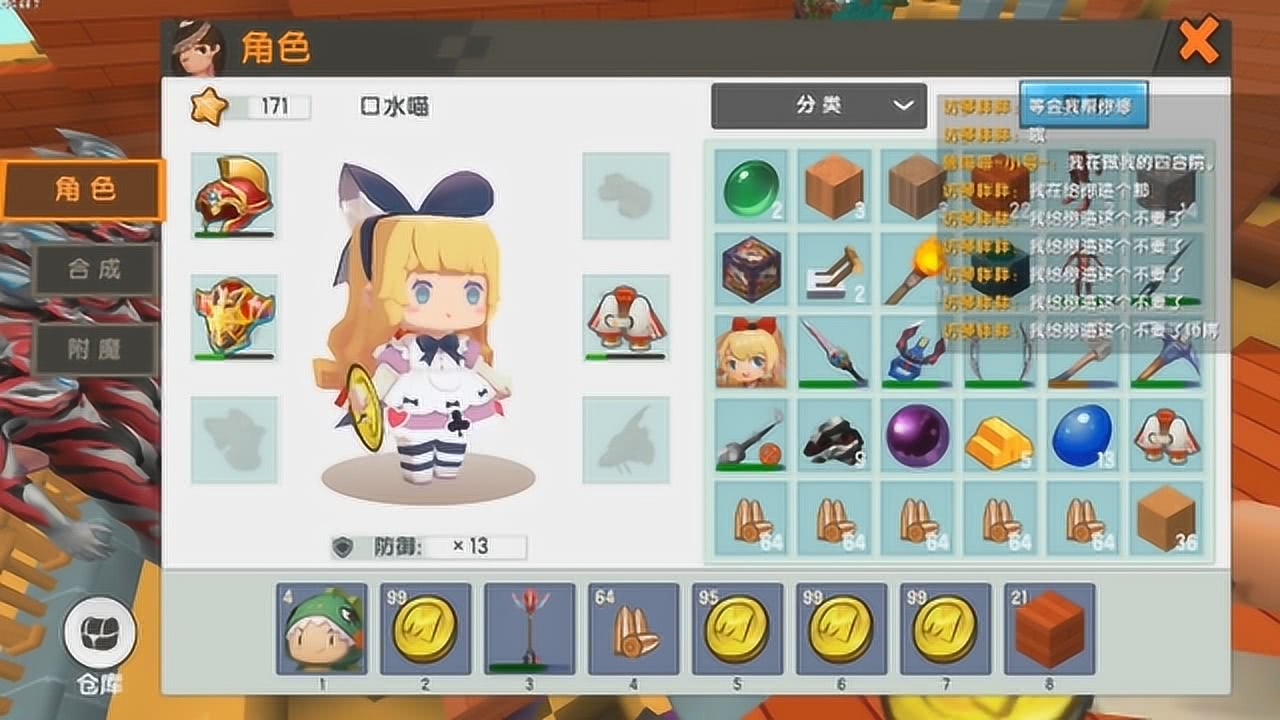Viewport: 1280px width, 720px height.
Task: Click the shield defense icon beside 防御
Action: 345,545
